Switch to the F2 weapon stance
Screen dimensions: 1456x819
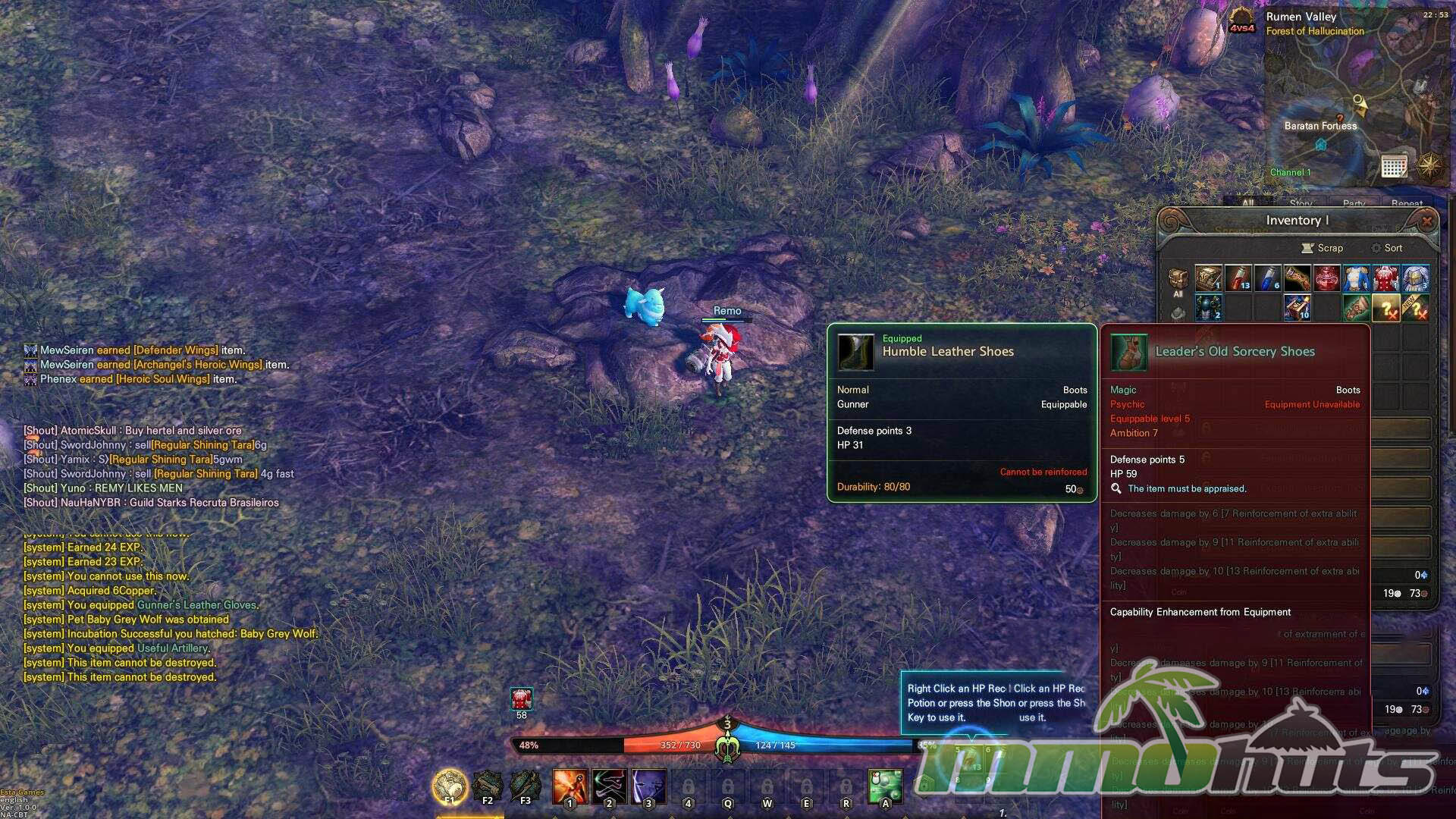pyautogui.click(x=488, y=786)
